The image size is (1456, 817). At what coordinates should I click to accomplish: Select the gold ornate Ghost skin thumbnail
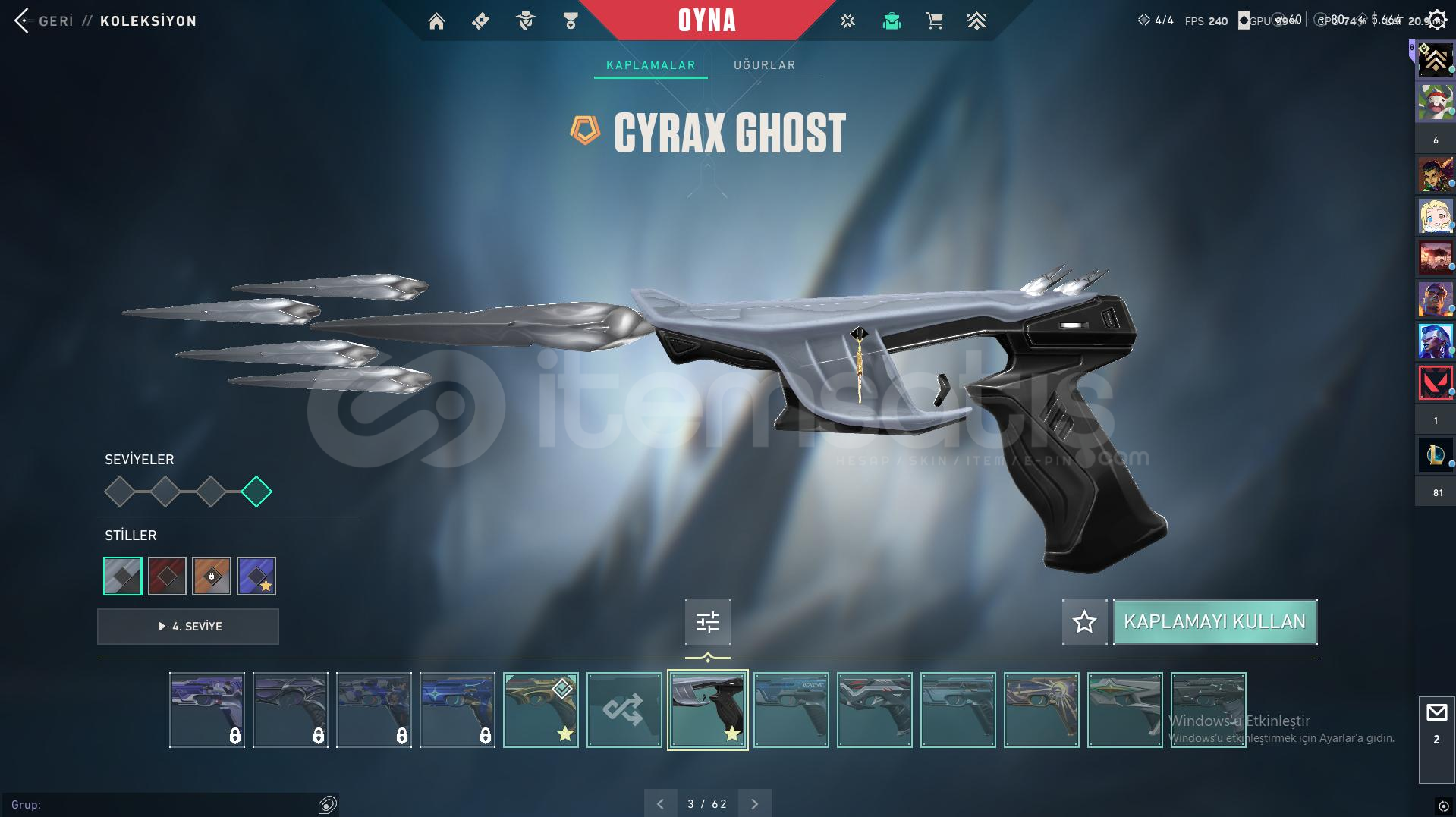click(x=540, y=710)
